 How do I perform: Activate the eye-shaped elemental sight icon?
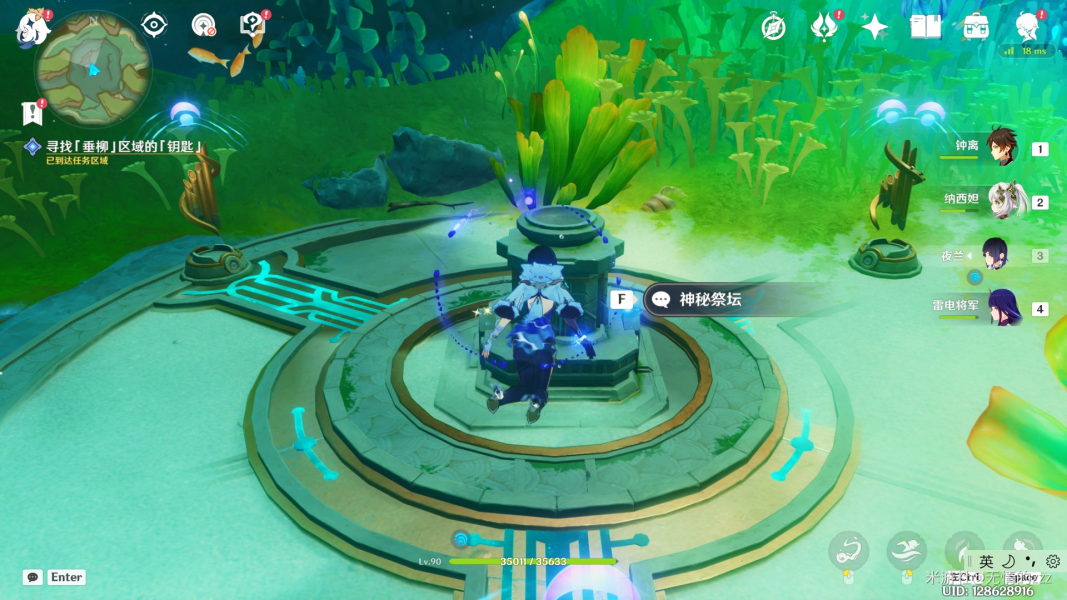point(154,25)
